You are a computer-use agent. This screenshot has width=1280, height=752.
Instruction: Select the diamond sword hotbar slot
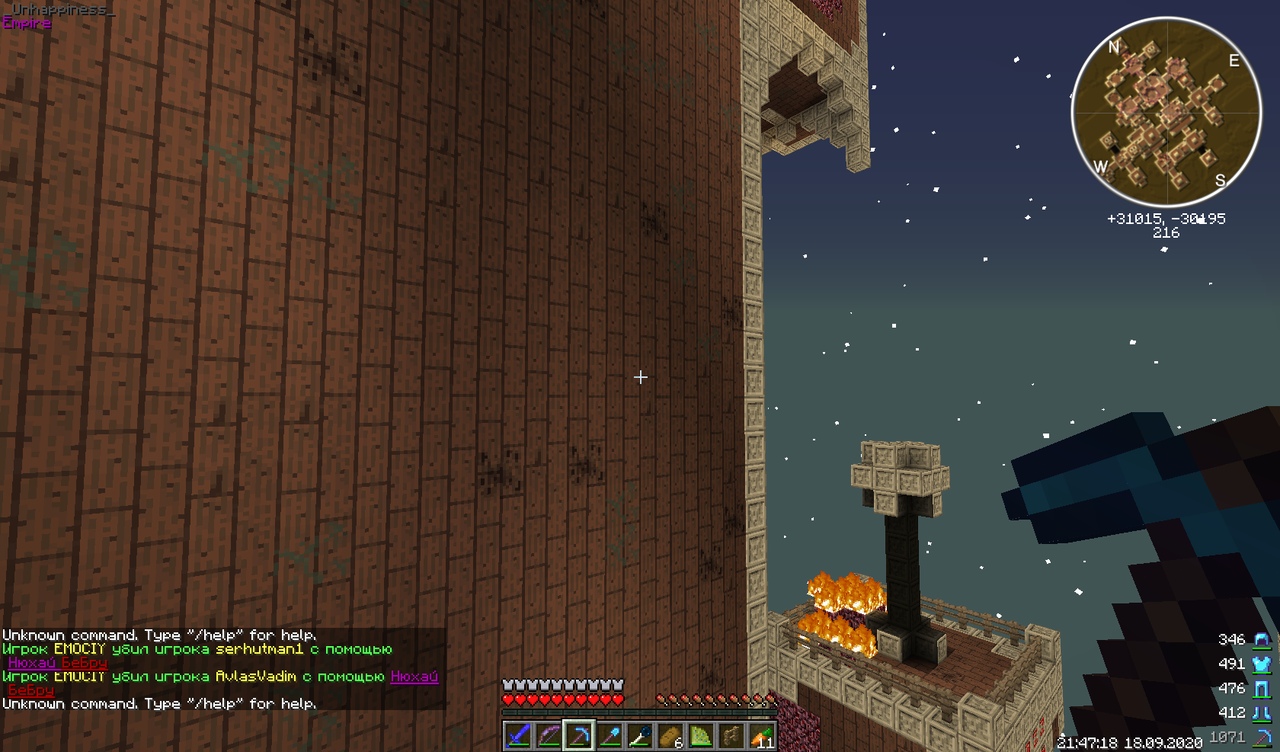tap(517, 735)
